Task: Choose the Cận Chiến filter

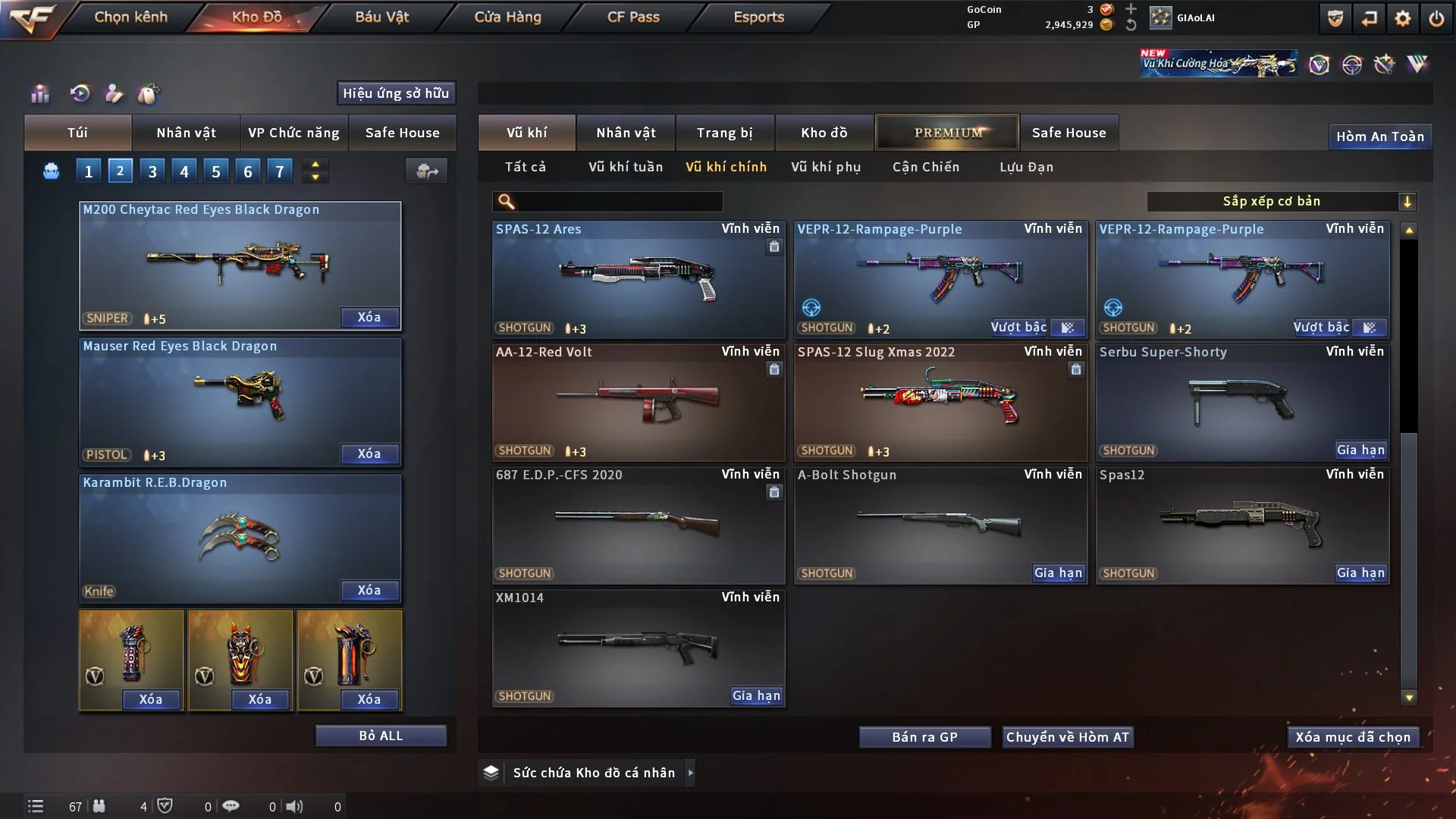Action: pyautogui.click(x=926, y=167)
